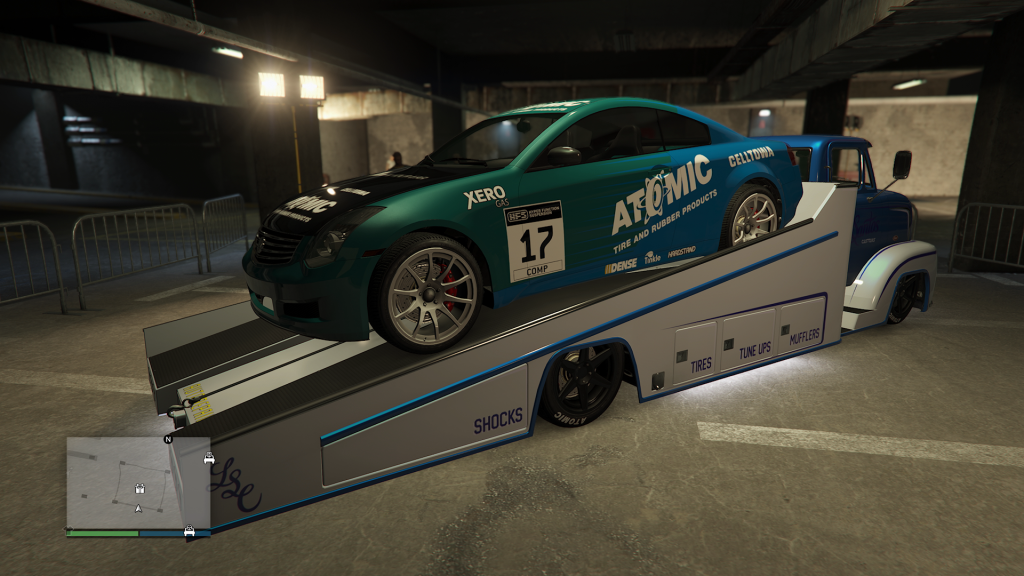Click the north compass marker on the minimap
Viewport: 1024px width, 576px height.
coord(168,439)
